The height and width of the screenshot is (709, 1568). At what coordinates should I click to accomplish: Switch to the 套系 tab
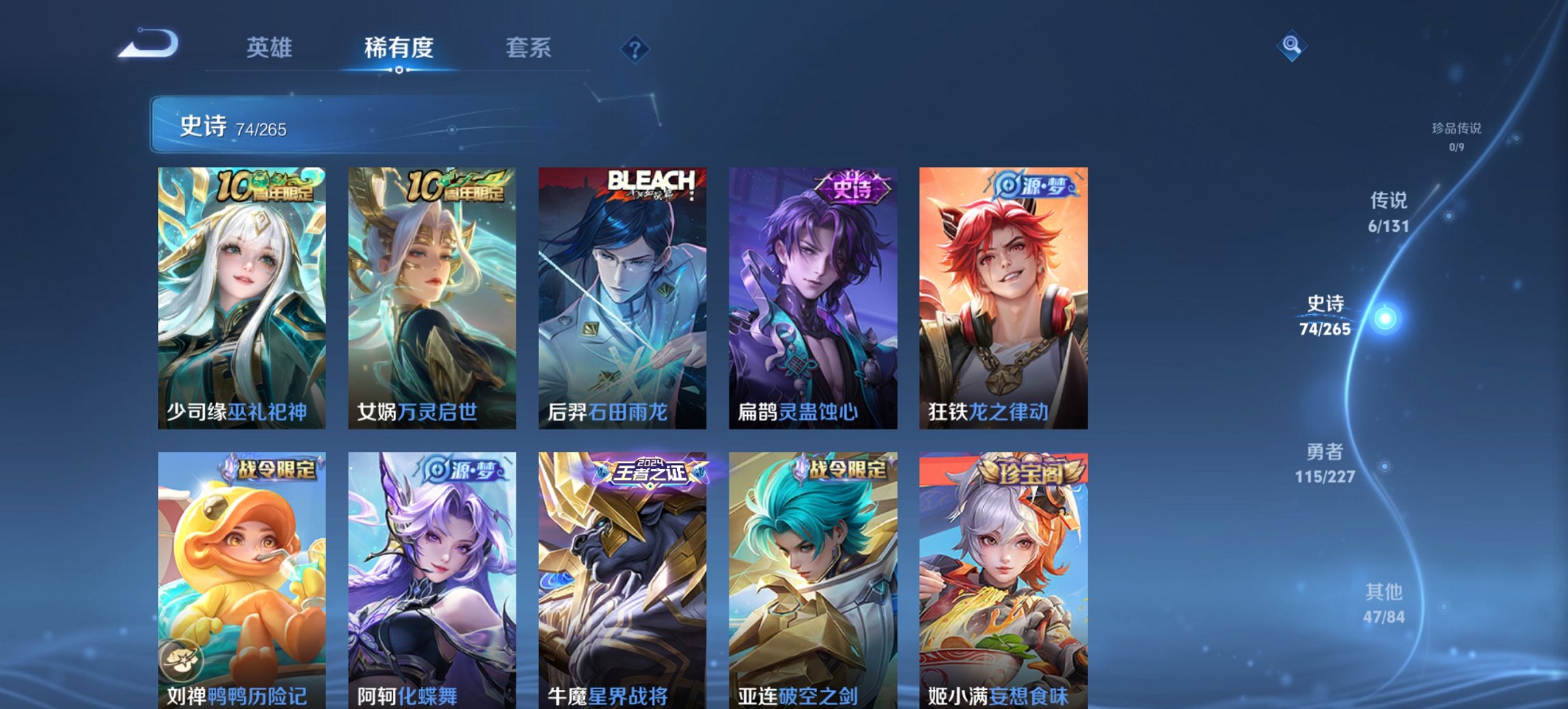tap(528, 48)
